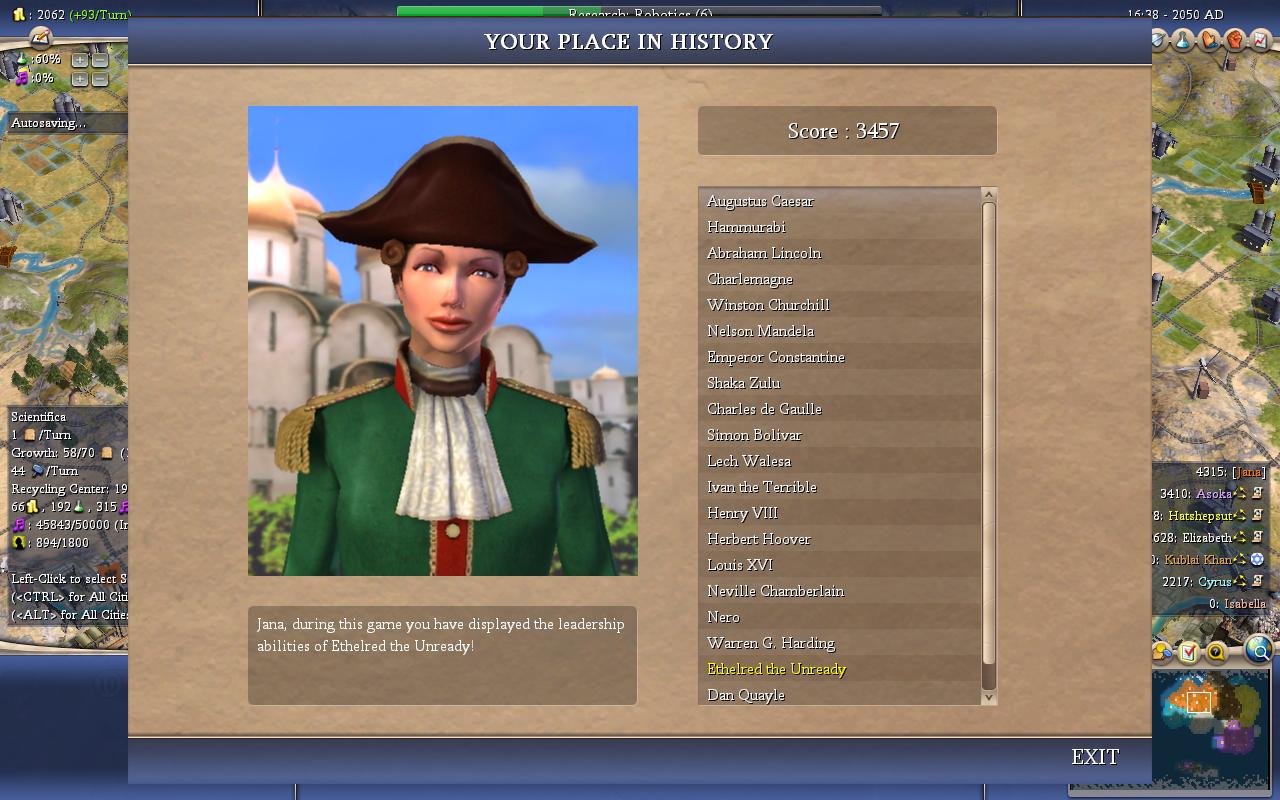Viewport: 1280px width, 800px height.
Task: Select Augustus Caesar in the leader list
Action: 760,201
